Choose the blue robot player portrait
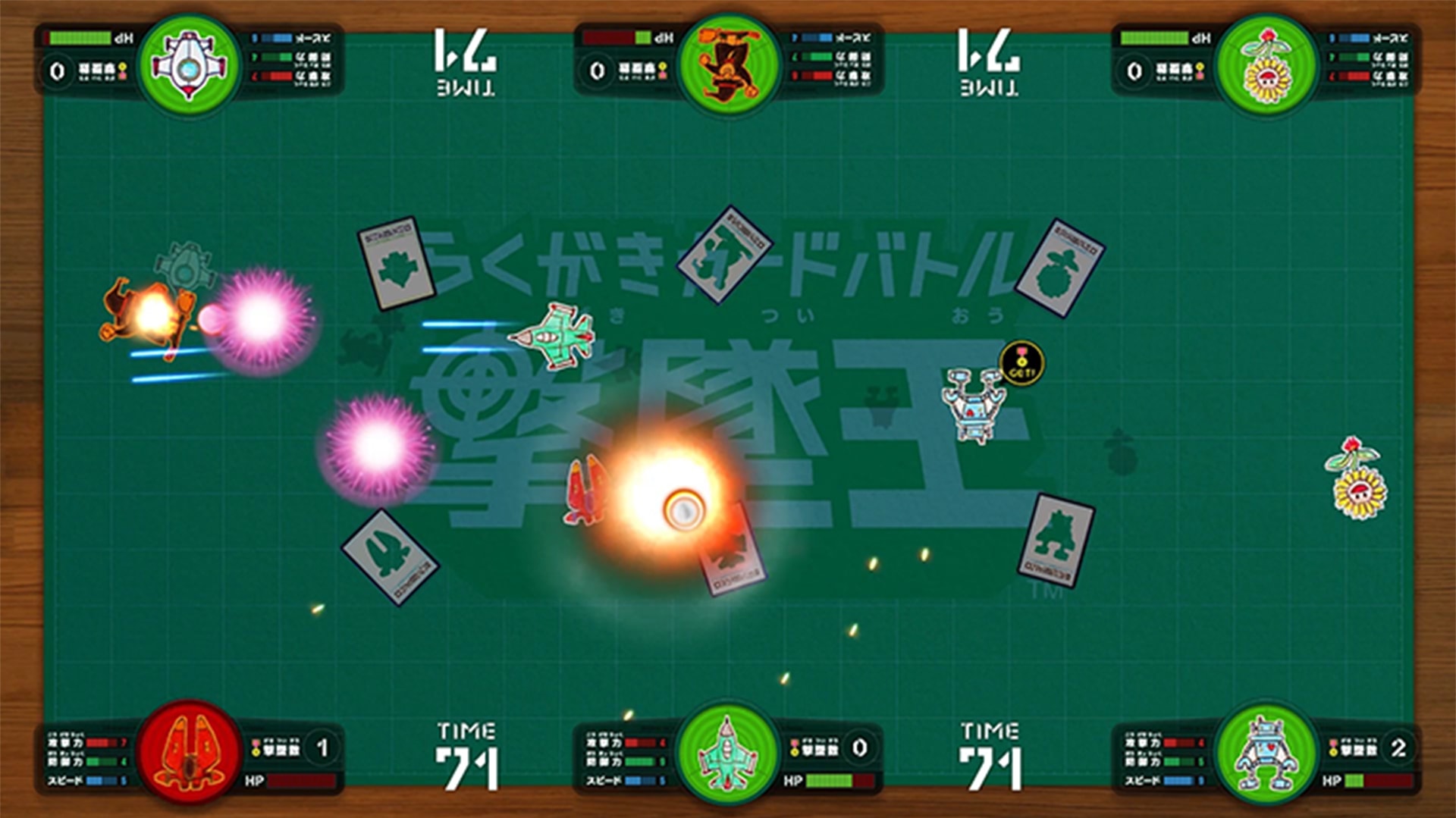 click(x=1266, y=752)
